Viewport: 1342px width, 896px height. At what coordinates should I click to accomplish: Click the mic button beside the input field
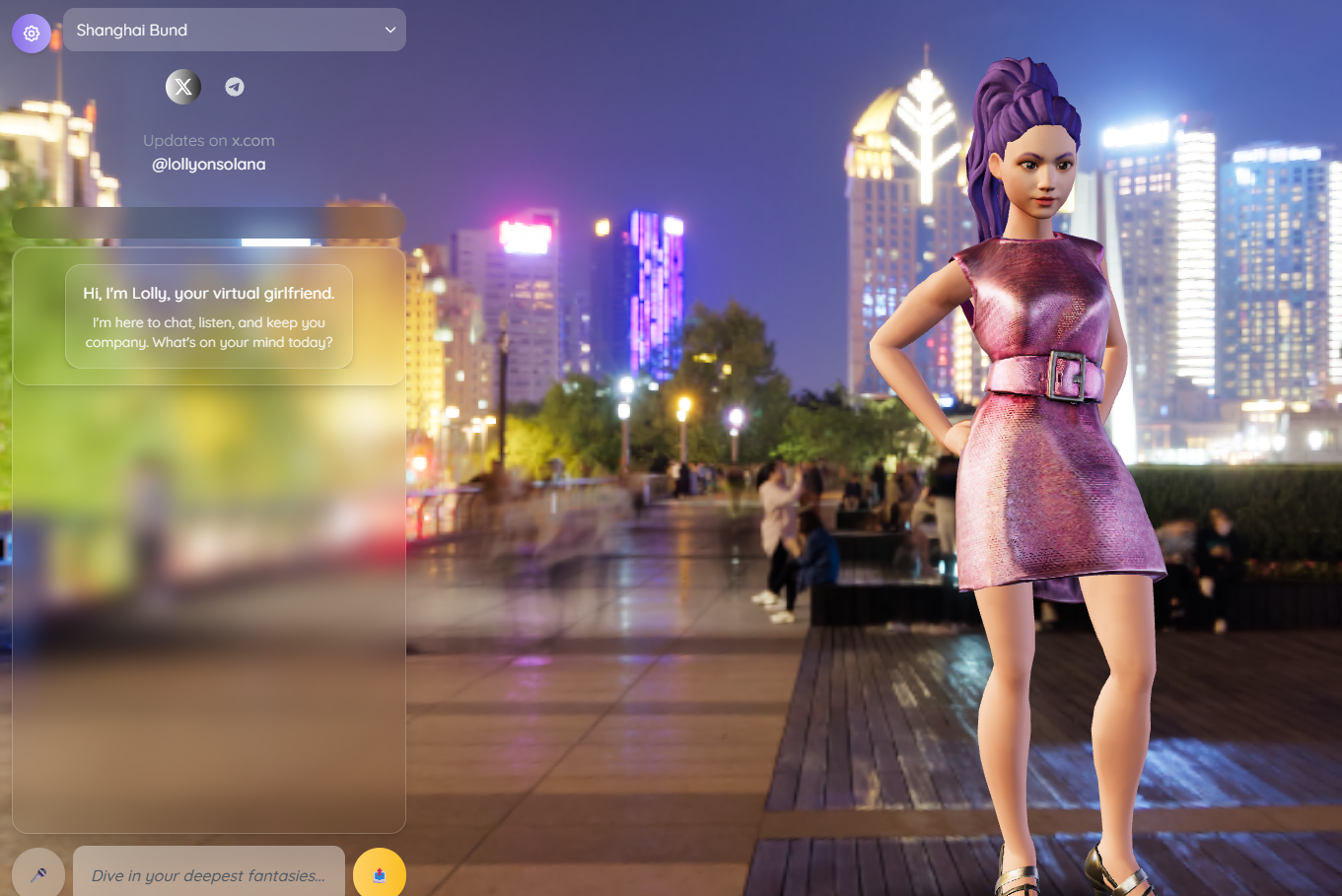[36, 873]
